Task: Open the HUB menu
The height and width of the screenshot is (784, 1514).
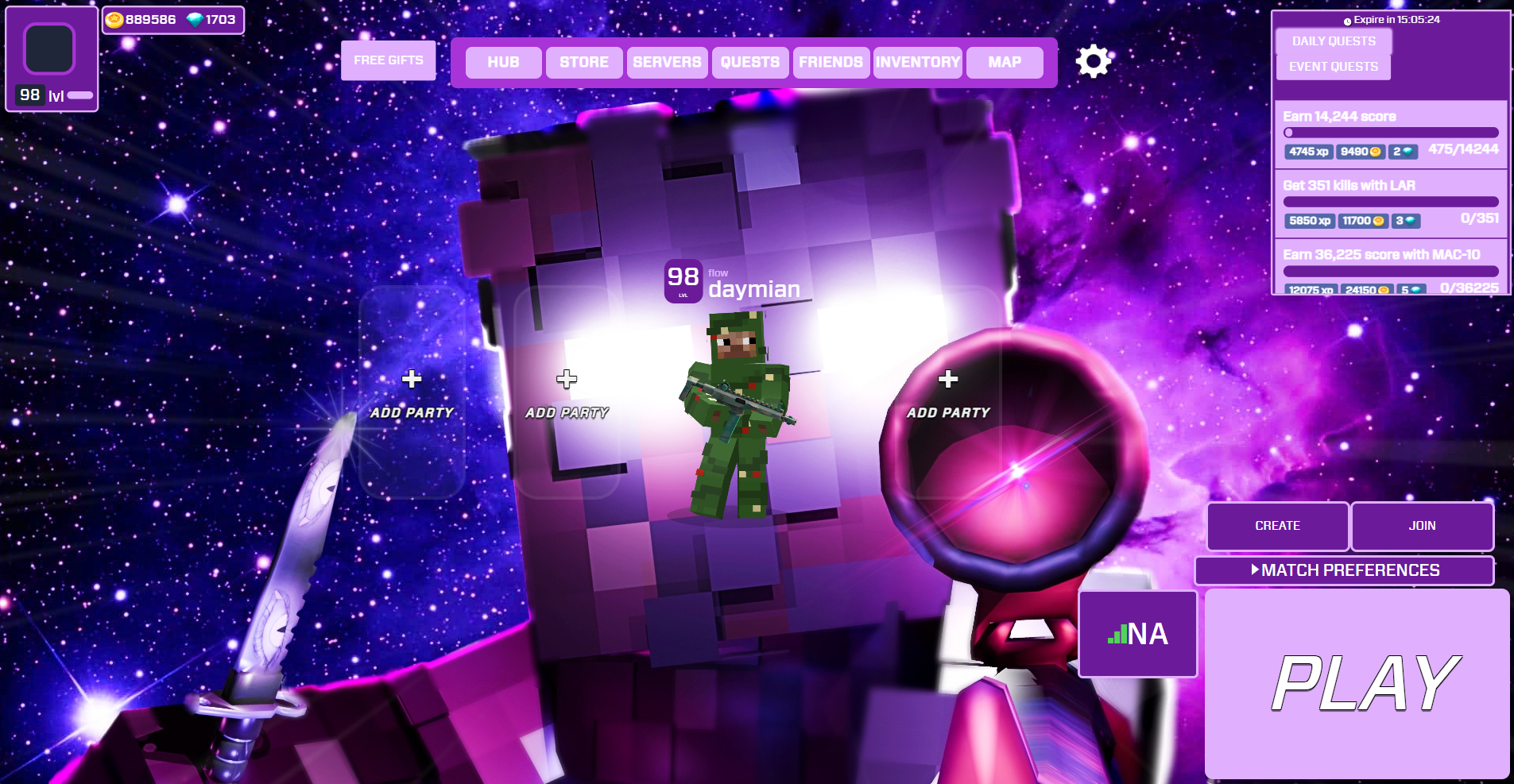Action: click(x=503, y=62)
